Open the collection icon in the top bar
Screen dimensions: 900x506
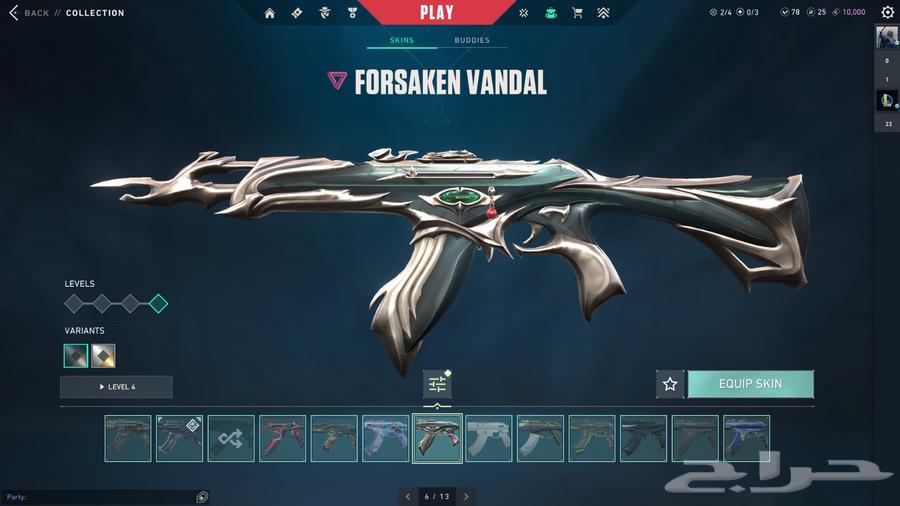coord(551,13)
